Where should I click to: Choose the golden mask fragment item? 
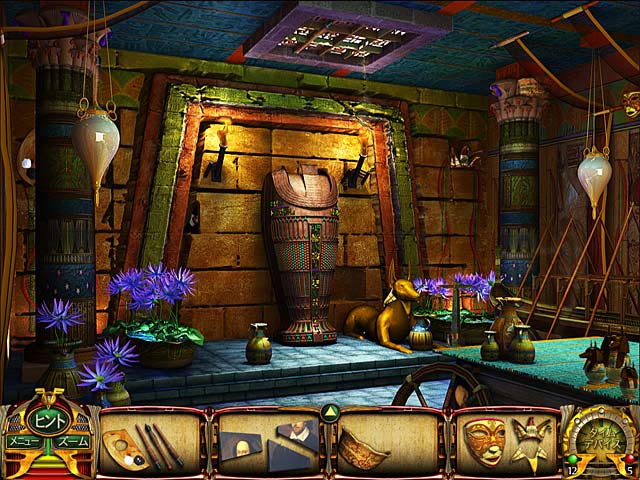pos(364,447)
